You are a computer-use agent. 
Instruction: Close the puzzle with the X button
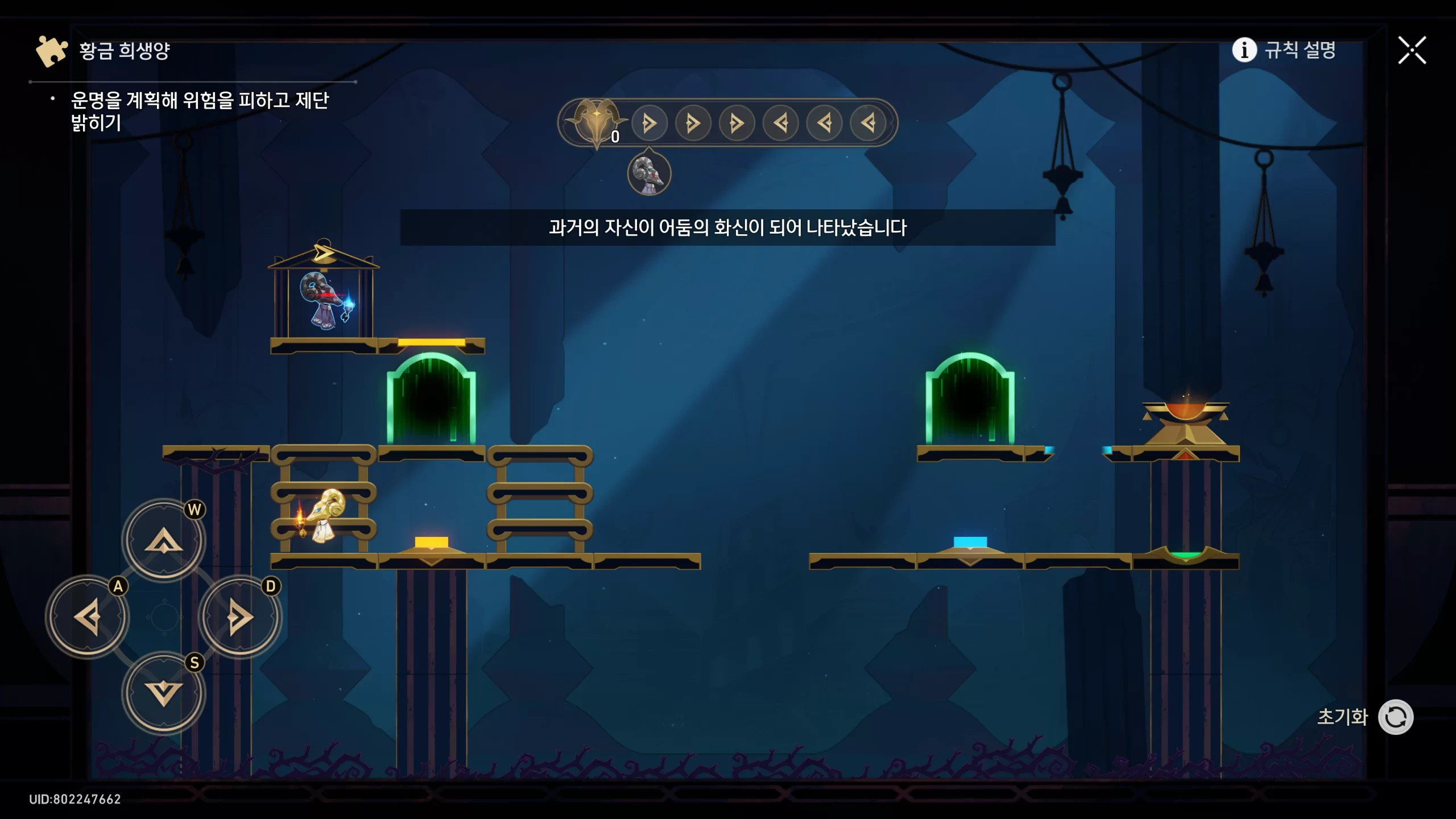tap(1412, 51)
